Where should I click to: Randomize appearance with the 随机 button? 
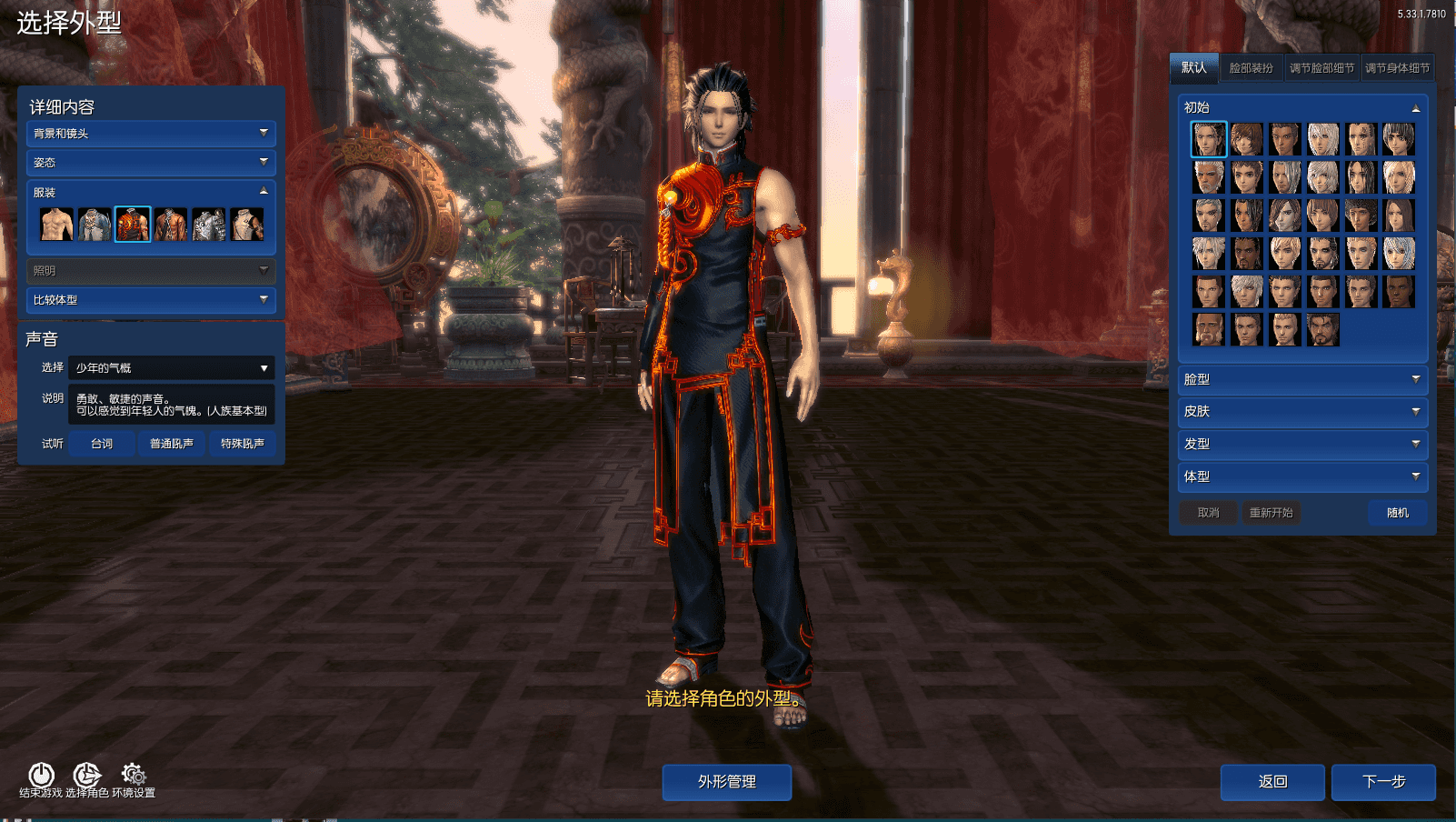(x=1397, y=512)
